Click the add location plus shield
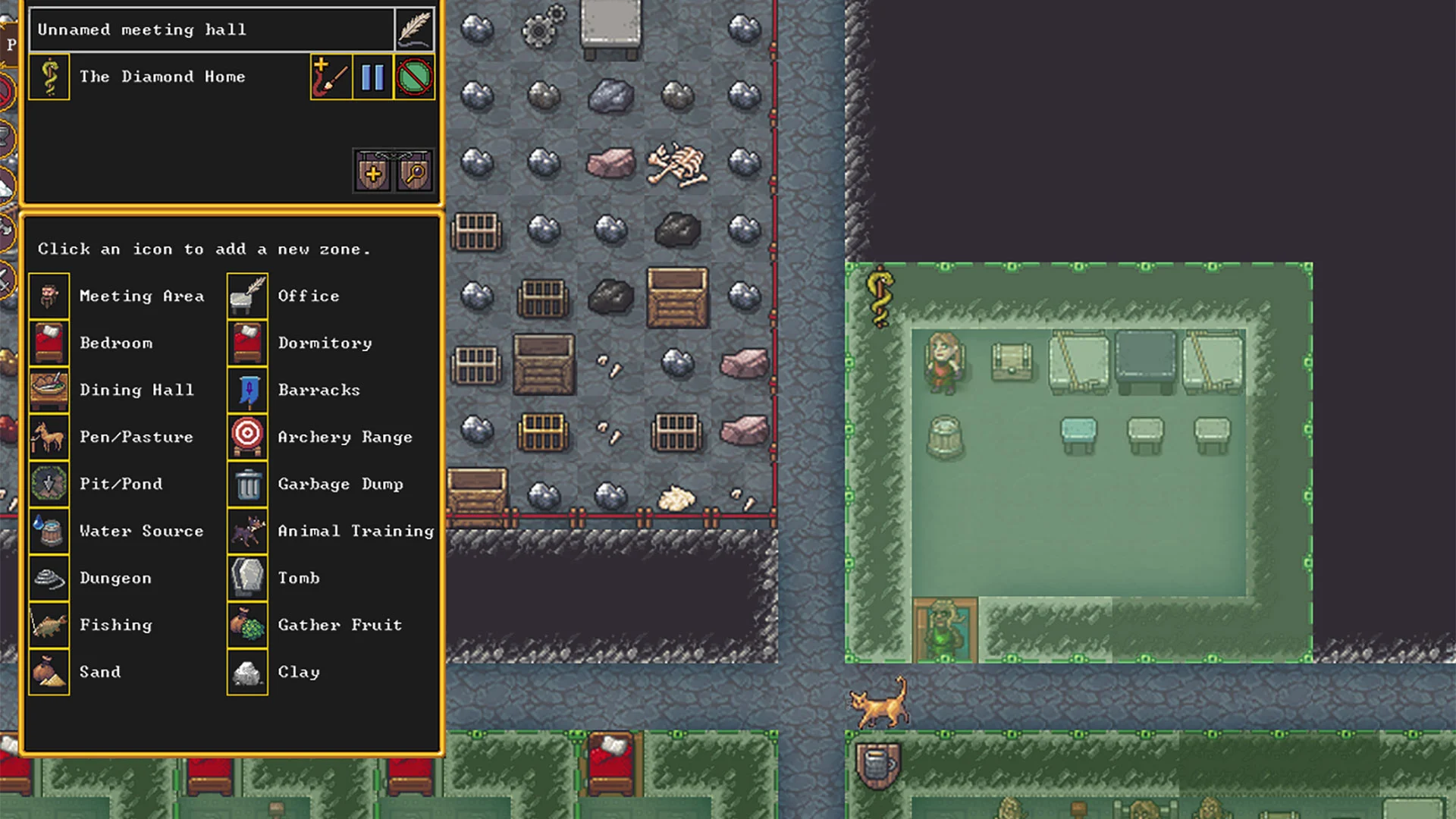1456x819 pixels. coord(372,171)
